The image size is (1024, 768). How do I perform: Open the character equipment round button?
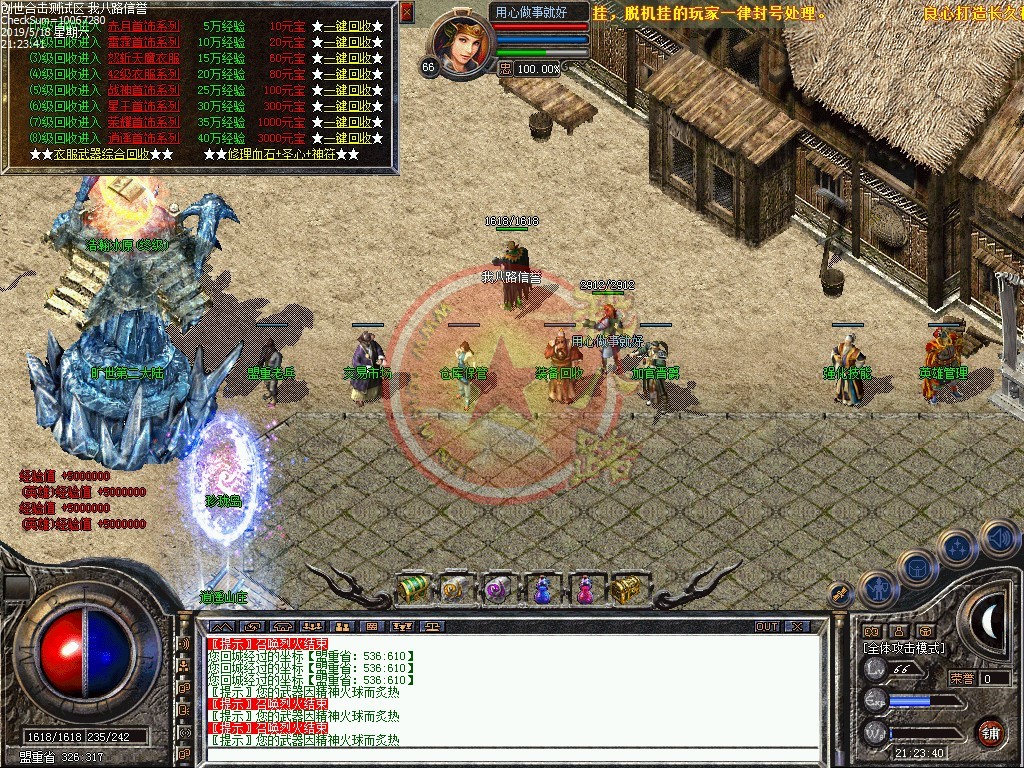point(879,590)
